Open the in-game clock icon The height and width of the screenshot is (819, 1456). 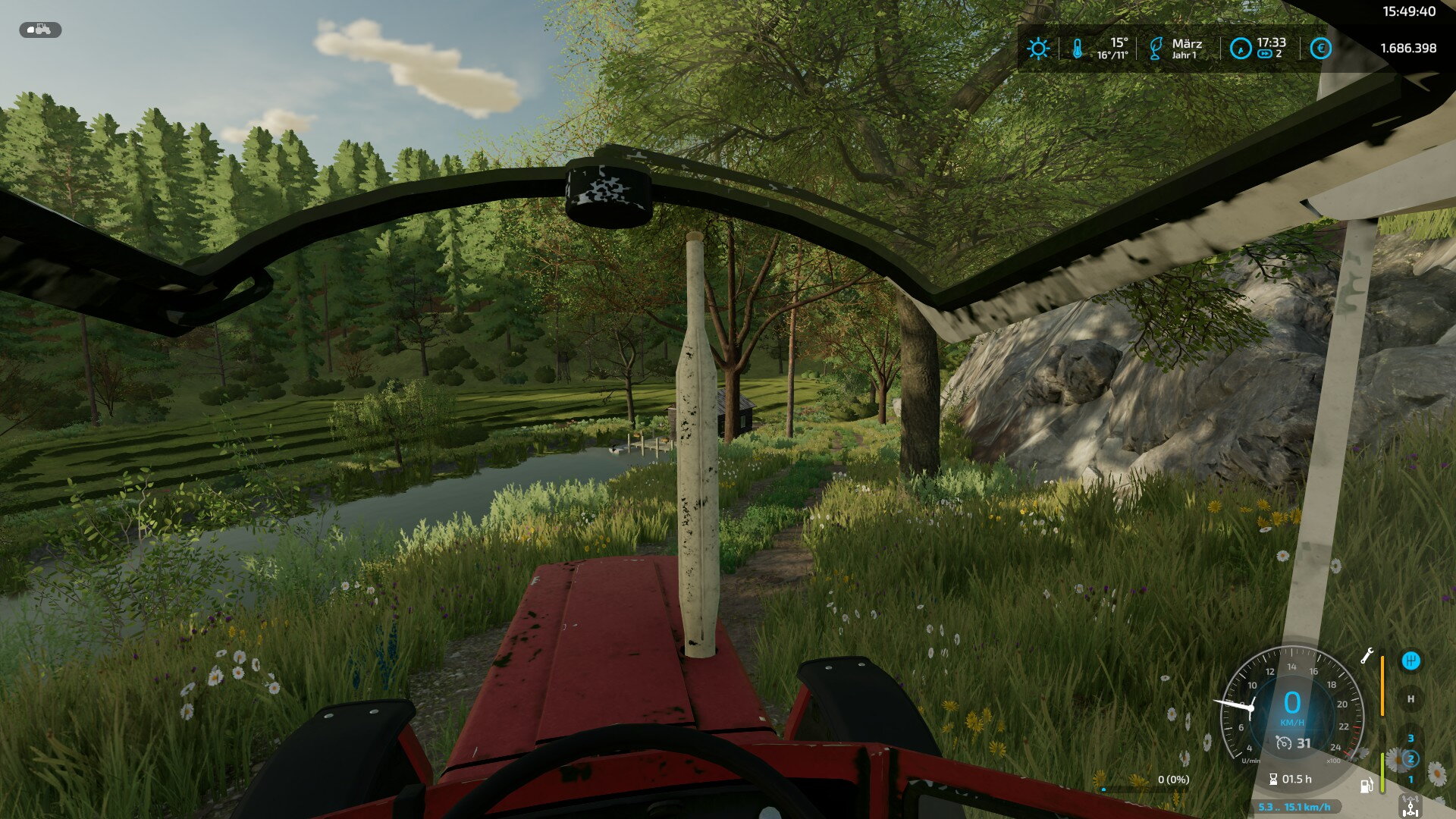(1240, 49)
